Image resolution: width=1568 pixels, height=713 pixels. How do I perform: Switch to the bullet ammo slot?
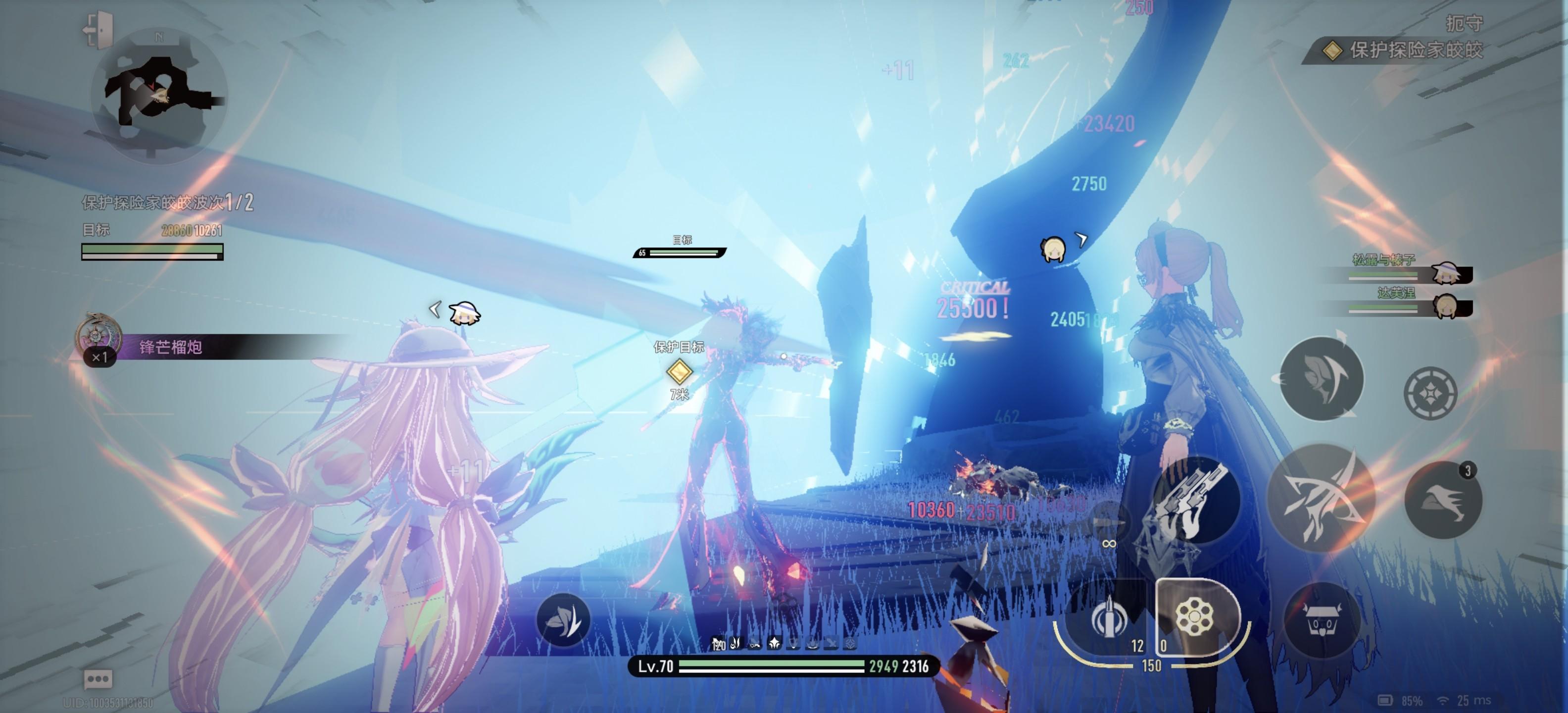(x=1108, y=618)
